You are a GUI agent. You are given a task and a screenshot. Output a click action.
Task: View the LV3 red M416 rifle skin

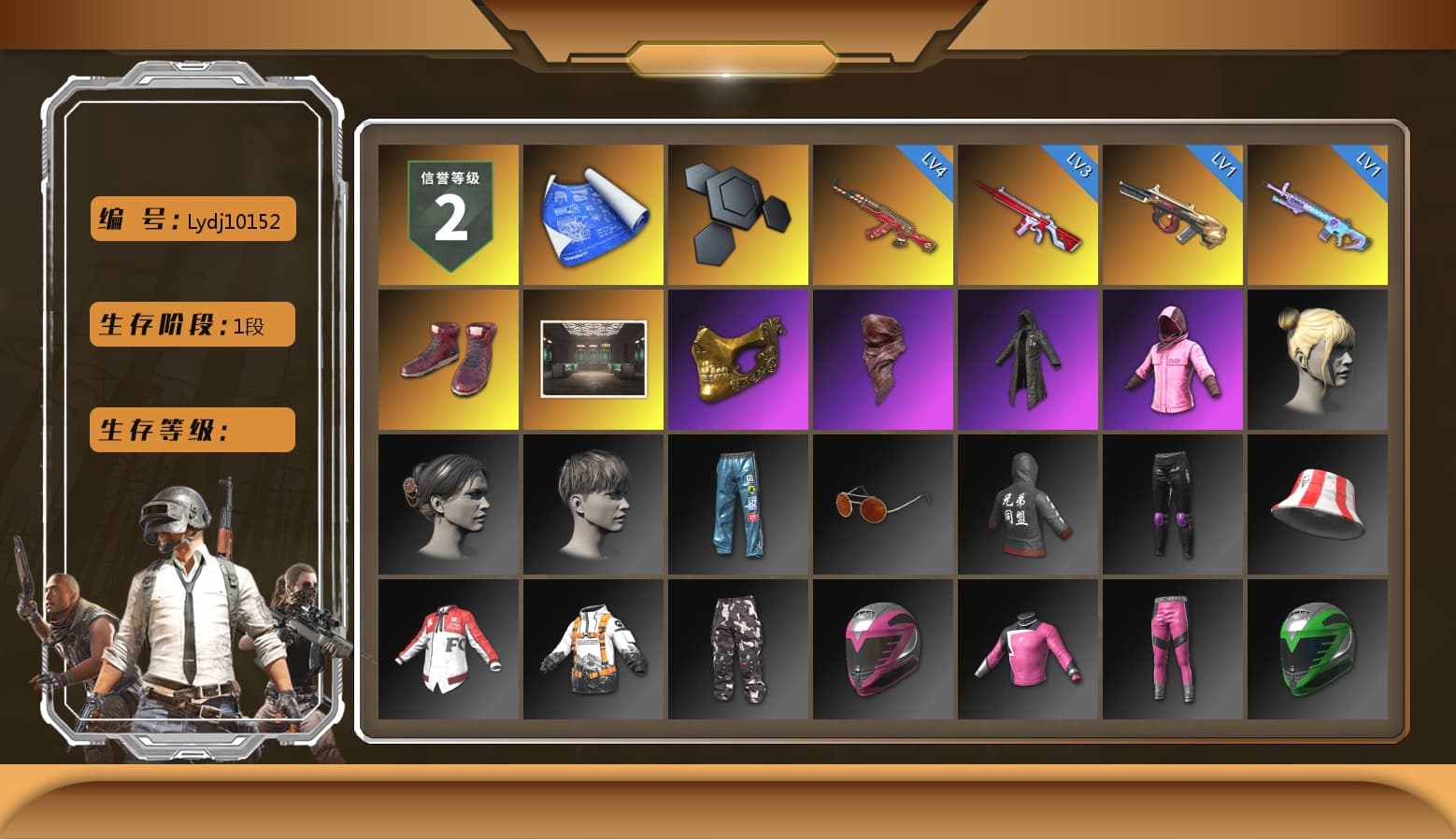pyautogui.click(x=1028, y=212)
